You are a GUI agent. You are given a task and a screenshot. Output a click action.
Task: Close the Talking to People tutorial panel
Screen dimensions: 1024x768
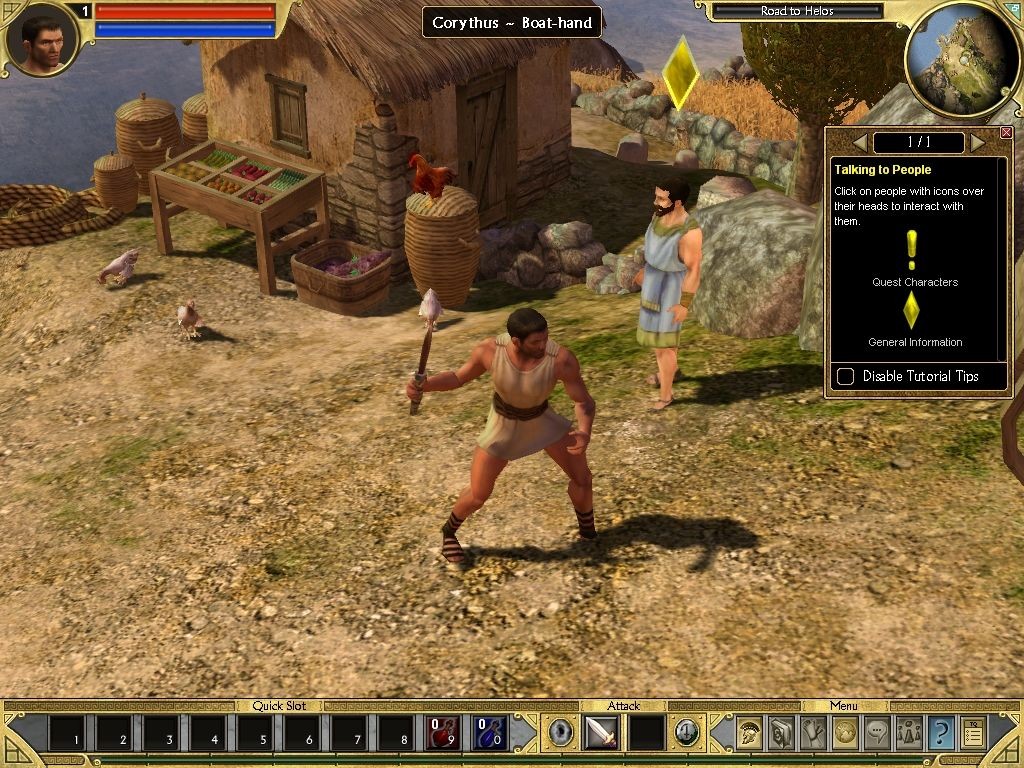point(1006,133)
